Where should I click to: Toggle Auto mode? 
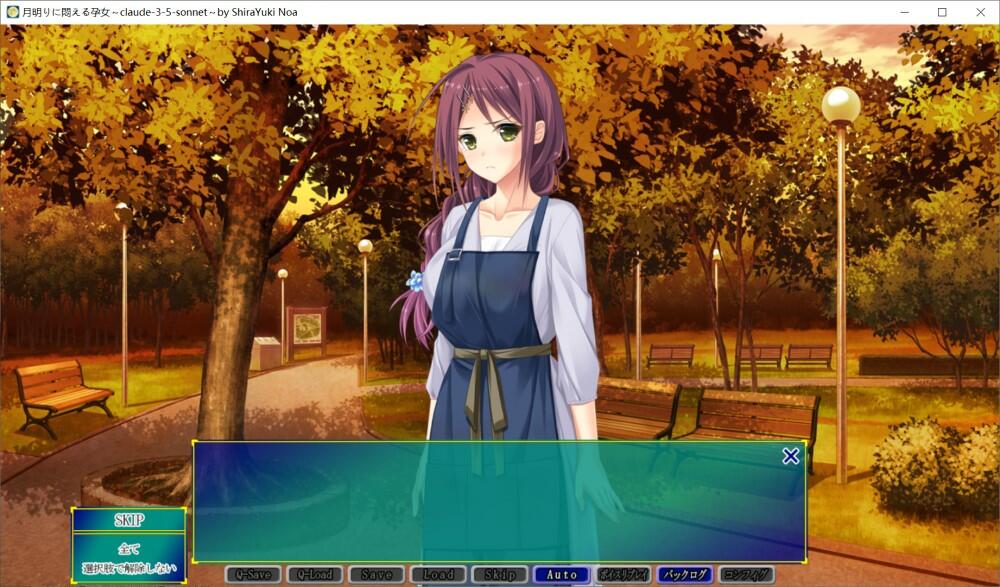coord(562,575)
